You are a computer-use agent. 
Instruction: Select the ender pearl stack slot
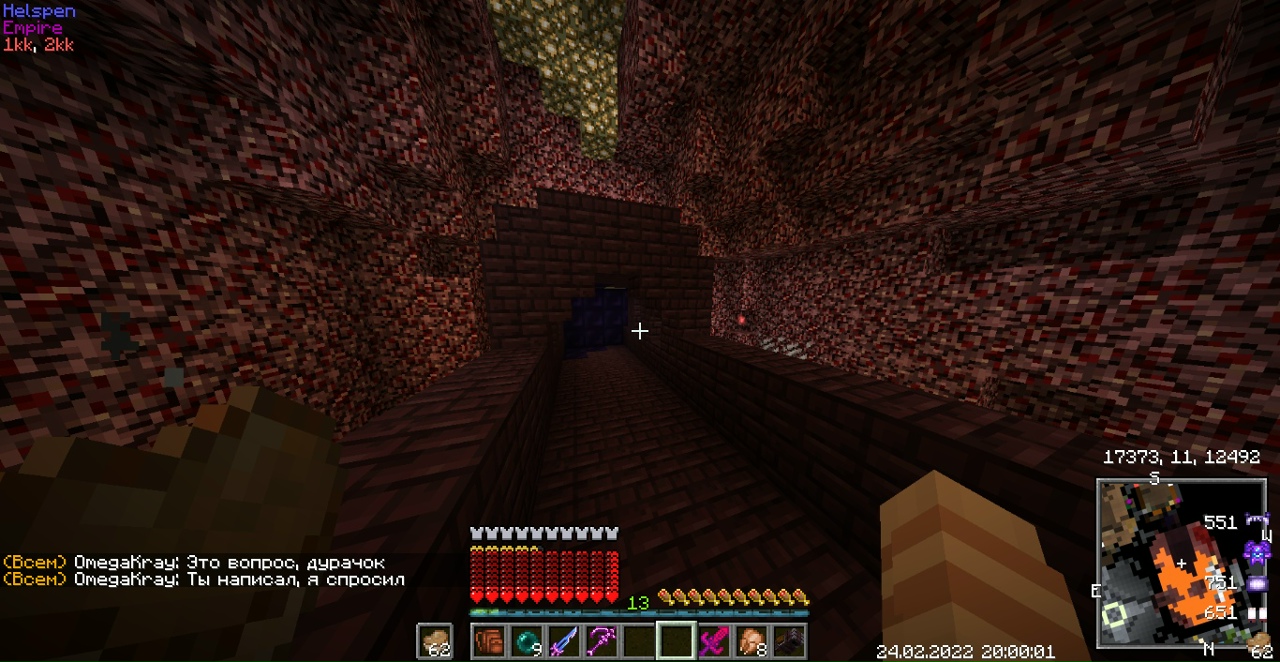526,640
